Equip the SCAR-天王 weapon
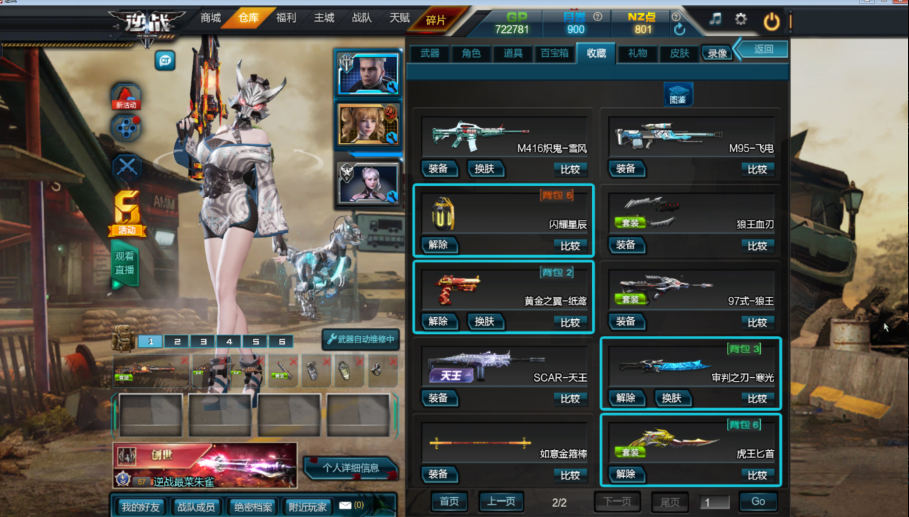The height and width of the screenshot is (517, 909). (x=440, y=398)
